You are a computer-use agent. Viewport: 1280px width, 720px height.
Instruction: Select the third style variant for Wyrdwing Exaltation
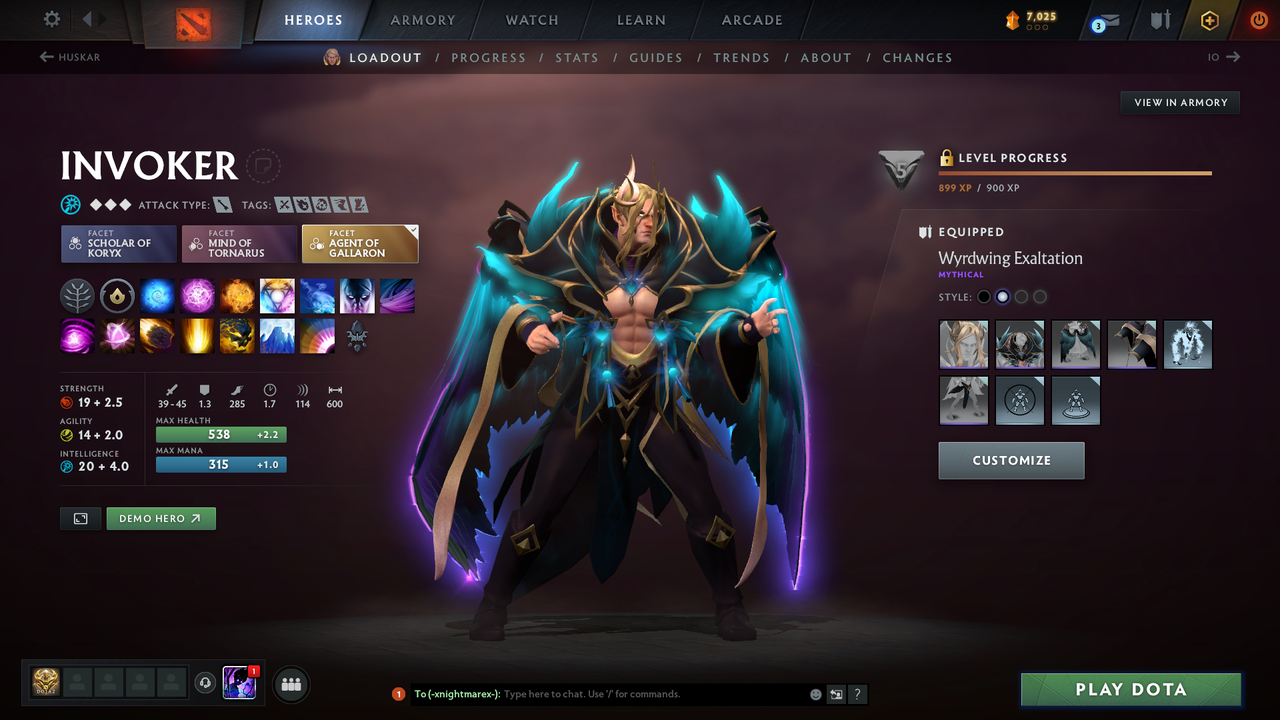[1021, 296]
